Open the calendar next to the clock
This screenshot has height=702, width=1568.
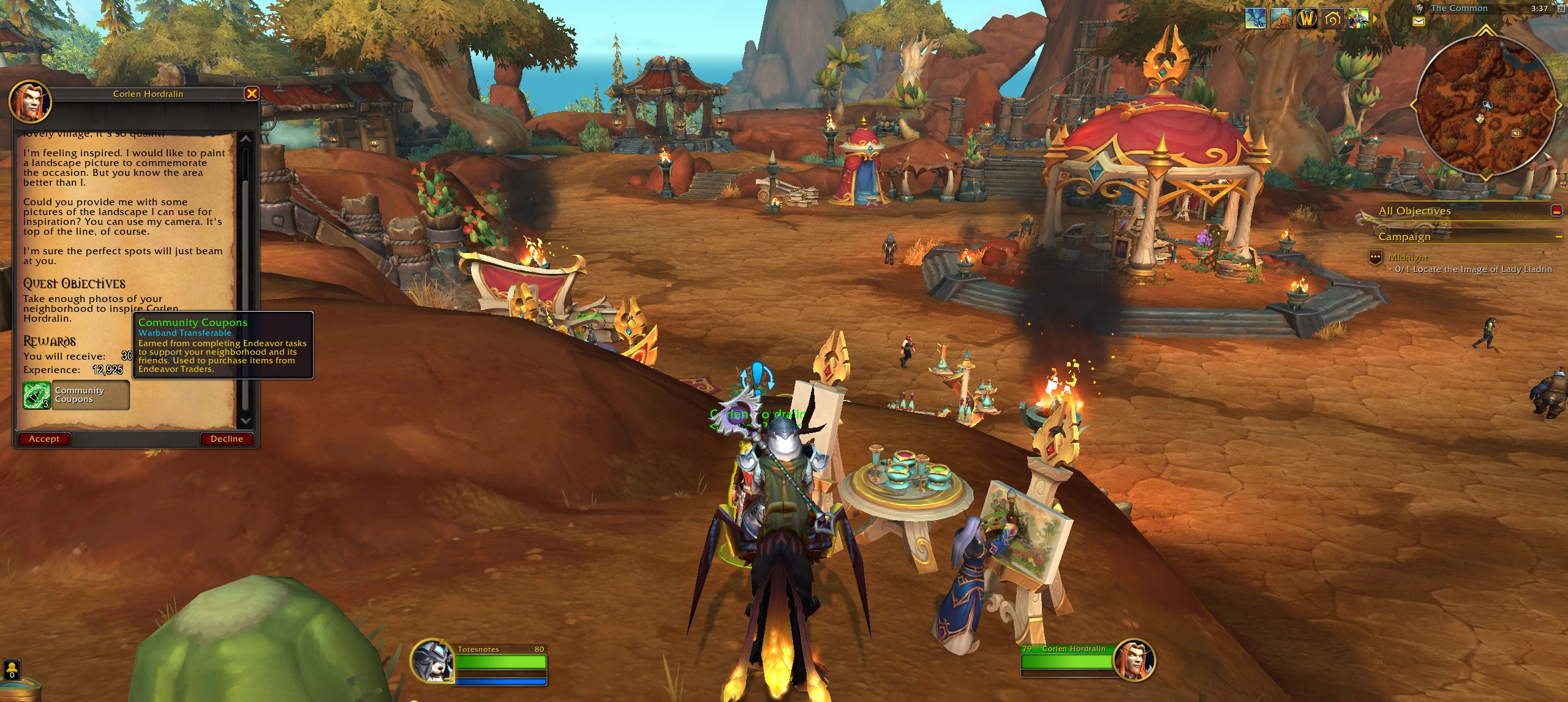click(x=1560, y=9)
